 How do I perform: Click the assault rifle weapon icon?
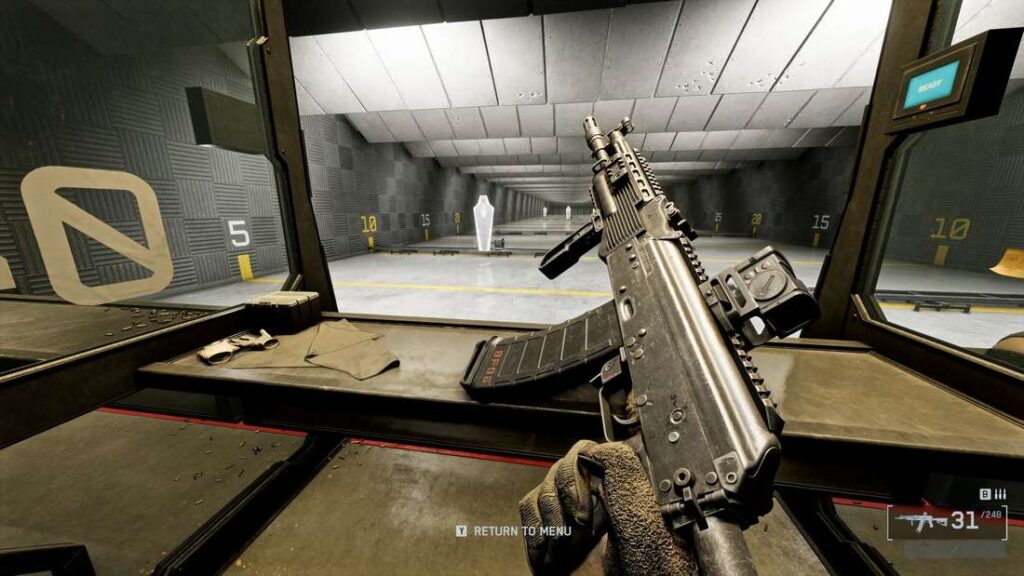[921, 521]
